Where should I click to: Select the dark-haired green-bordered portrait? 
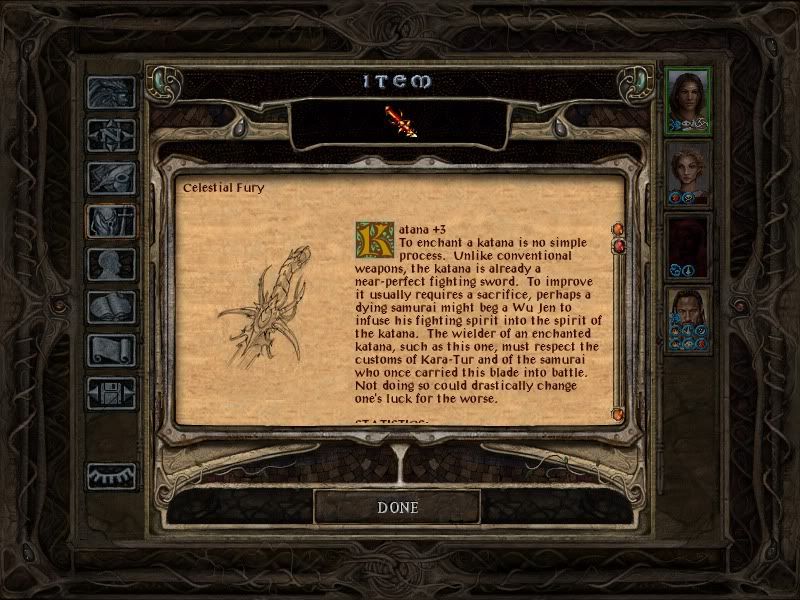tap(688, 99)
